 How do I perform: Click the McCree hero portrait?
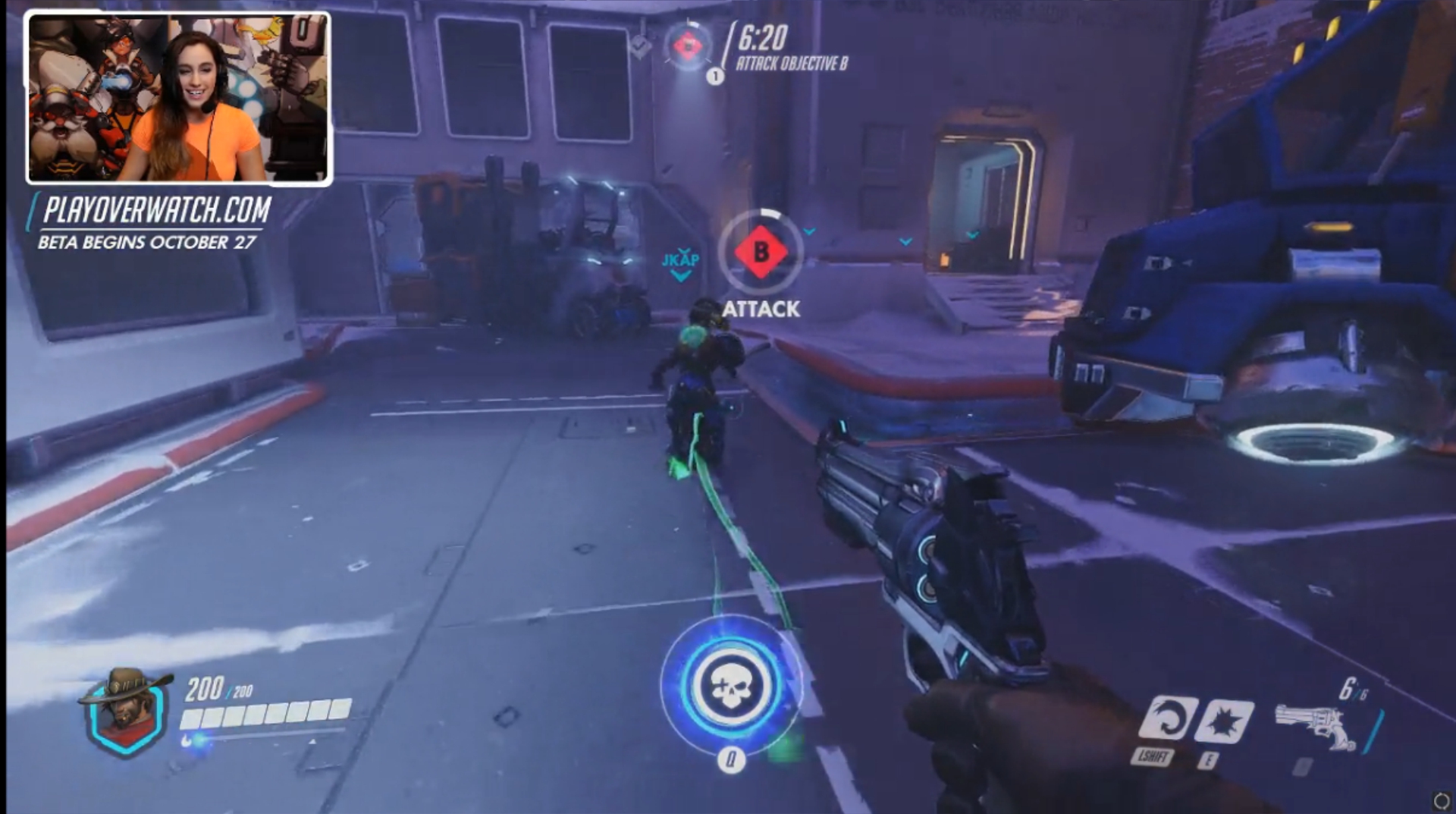click(x=125, y=711)
